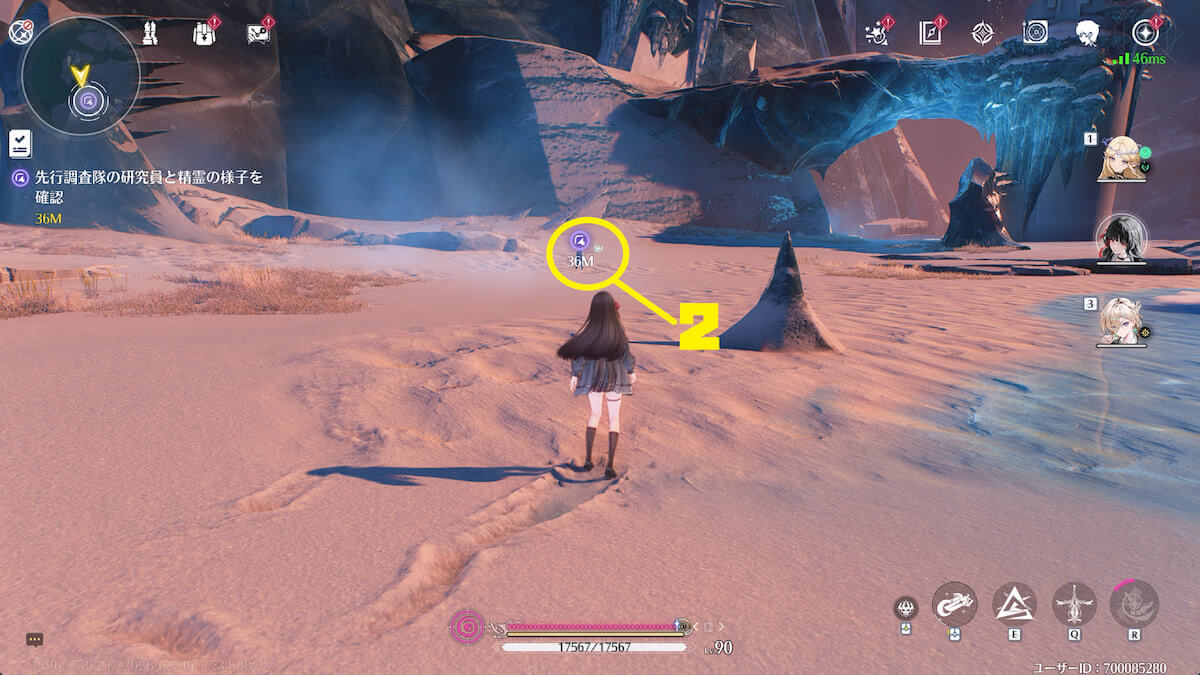Screen dimensions: 1200x675
Task: Open the backpack inventory icon
Action: click(x=204, y=34)
